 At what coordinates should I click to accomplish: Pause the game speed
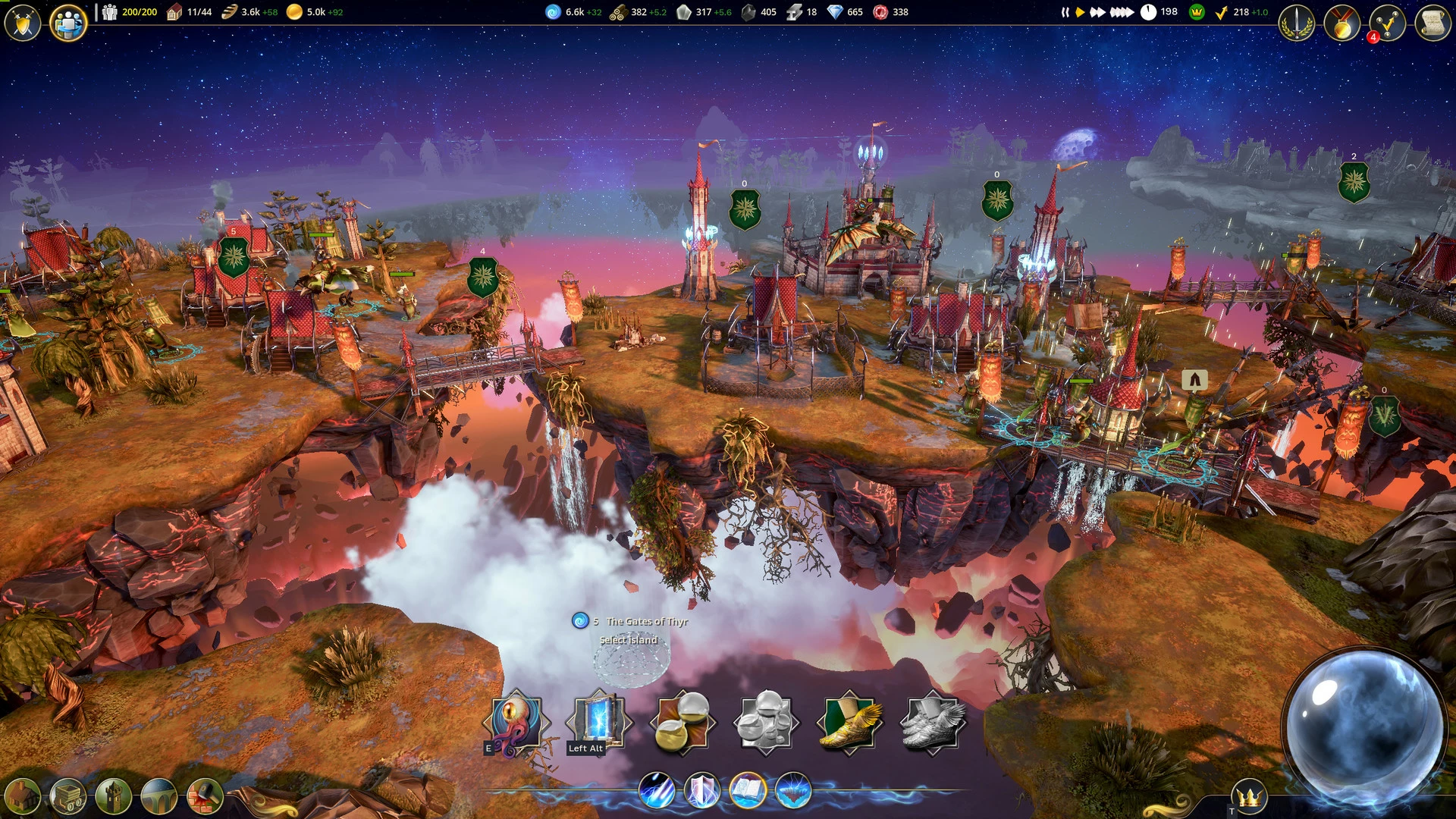coord(1065,12)
